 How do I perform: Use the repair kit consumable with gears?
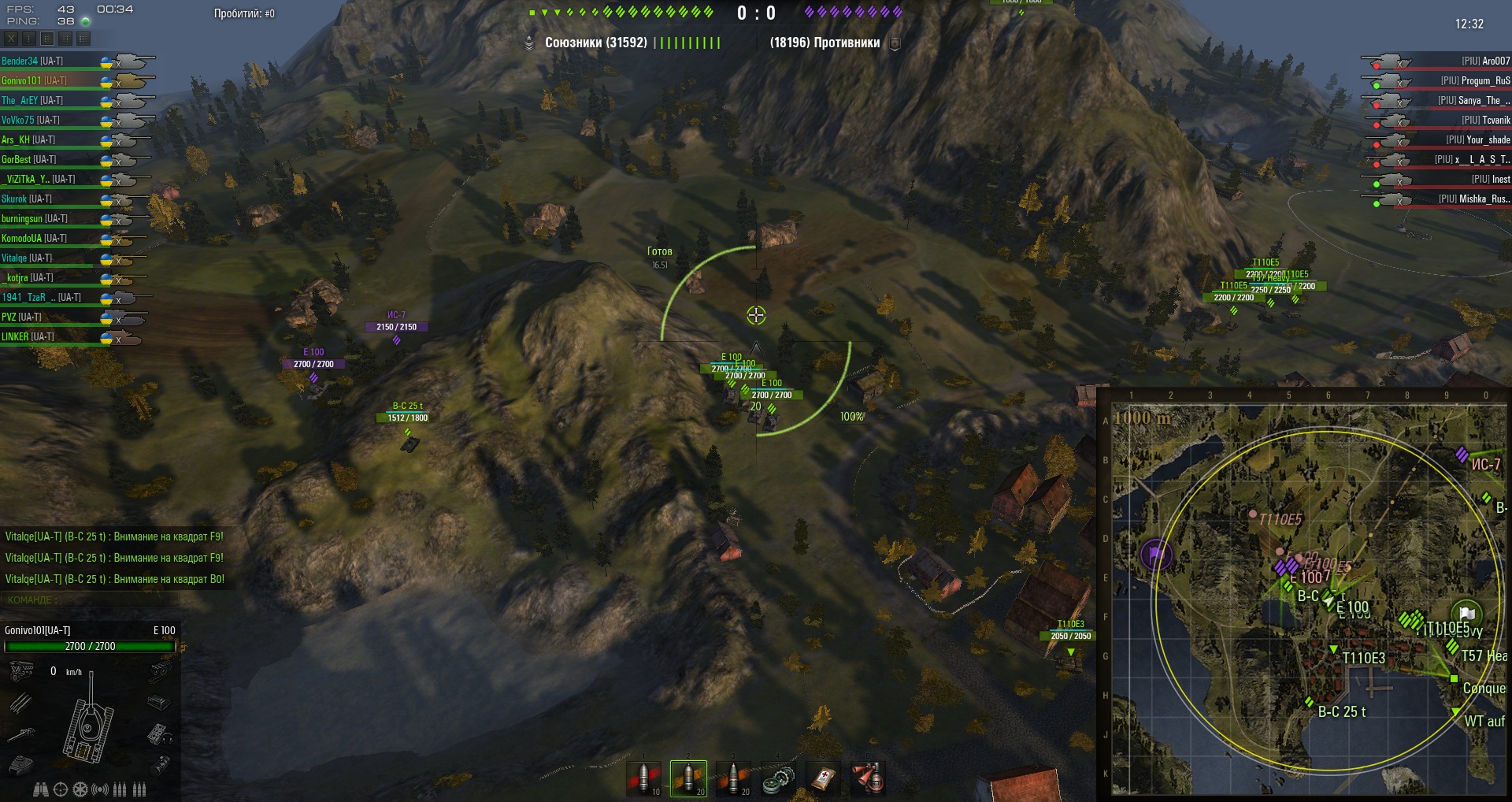778,778
